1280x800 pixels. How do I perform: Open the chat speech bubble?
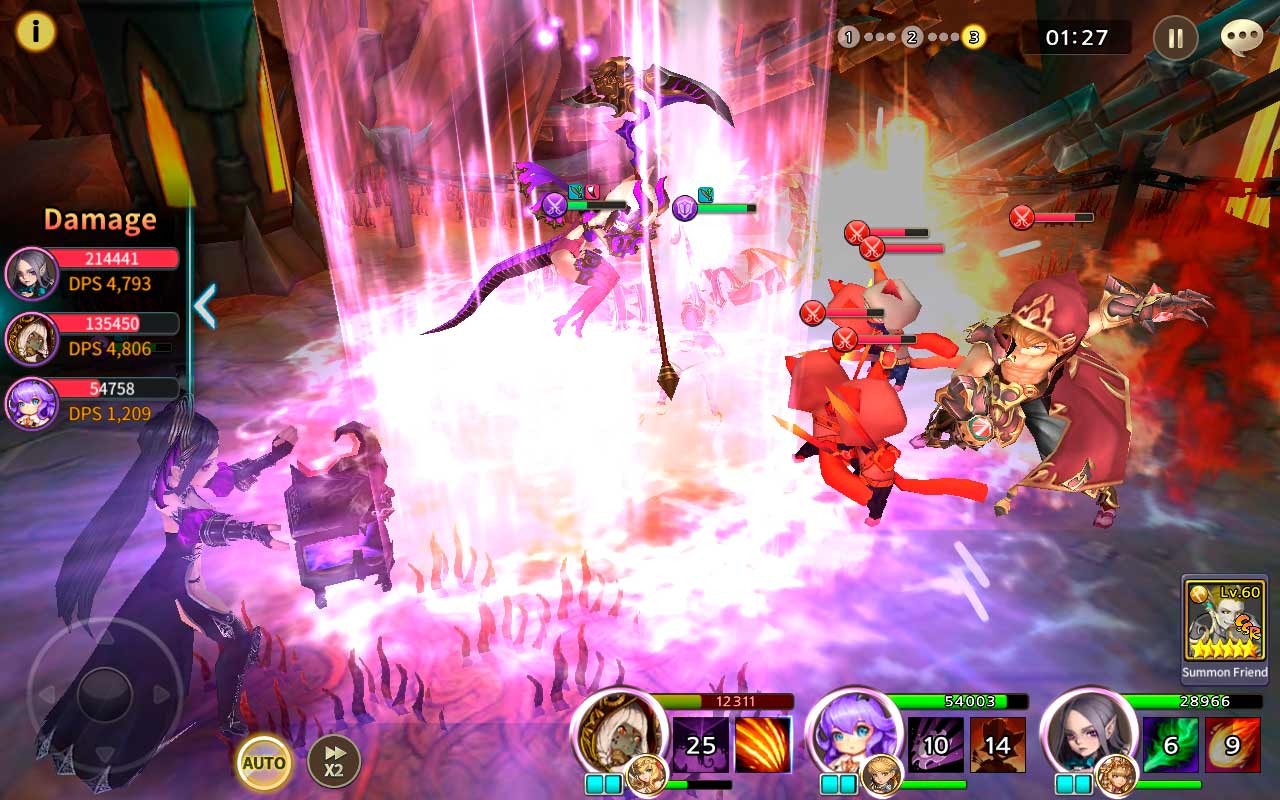(x=1241, y=37)
